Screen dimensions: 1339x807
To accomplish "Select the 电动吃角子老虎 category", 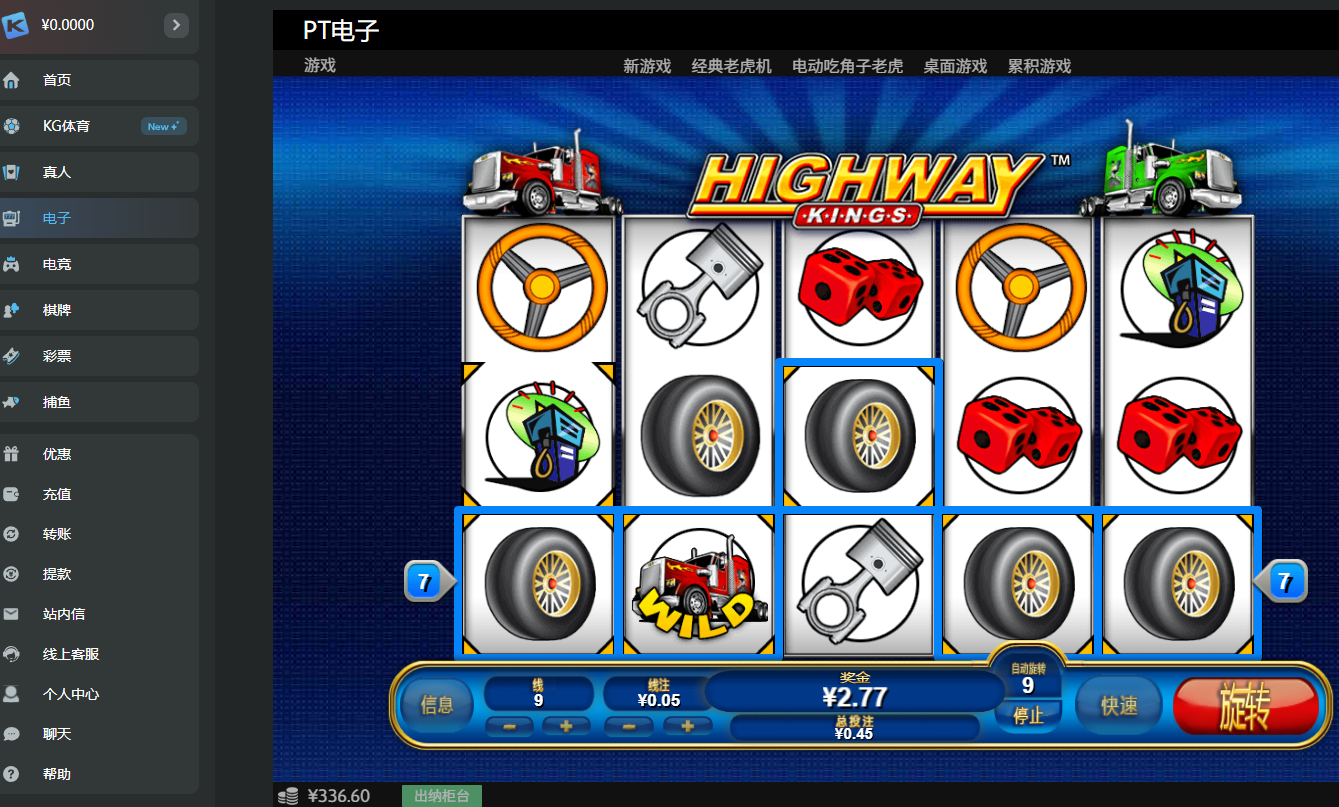I will tap(847, 66).
